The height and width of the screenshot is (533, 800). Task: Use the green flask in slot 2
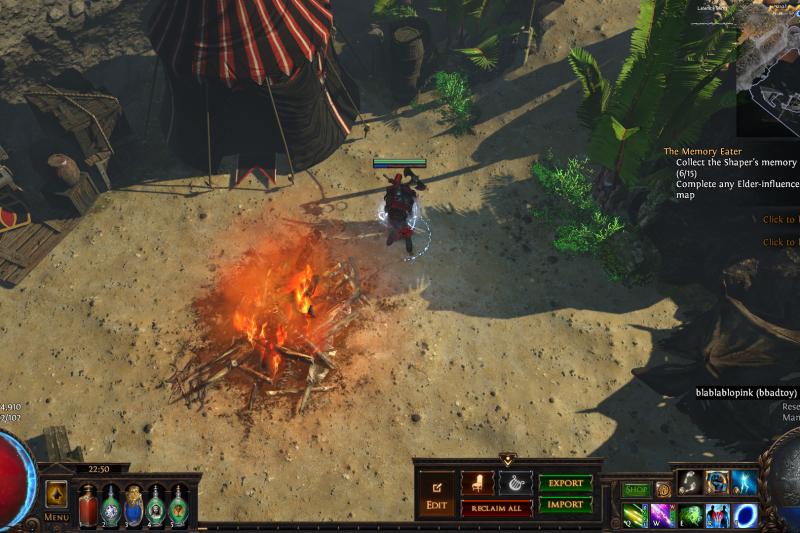coord(111,504)
